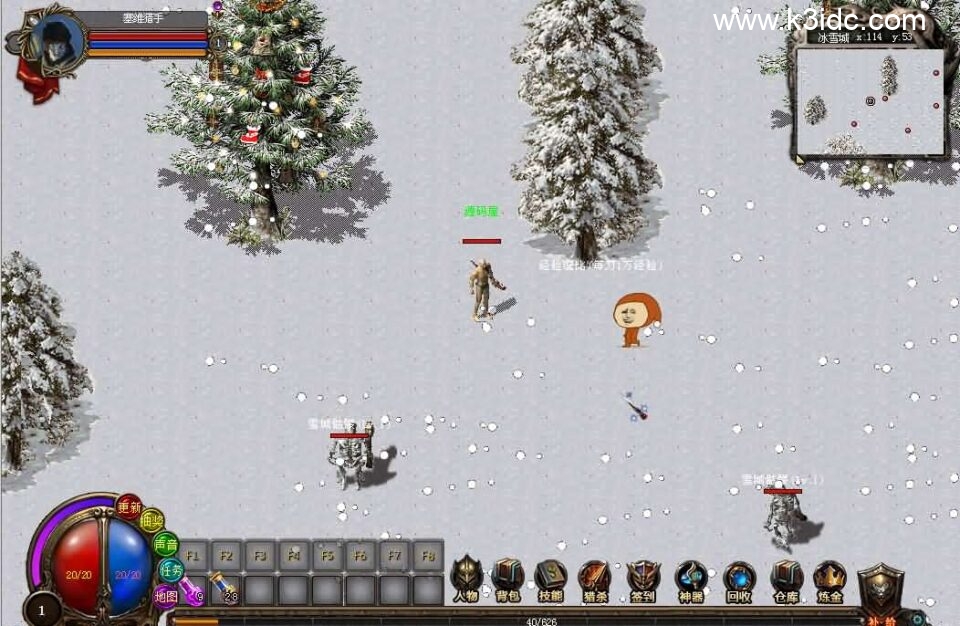Open the yellow 抽奖 lottery orb

(x=152, y=522)
